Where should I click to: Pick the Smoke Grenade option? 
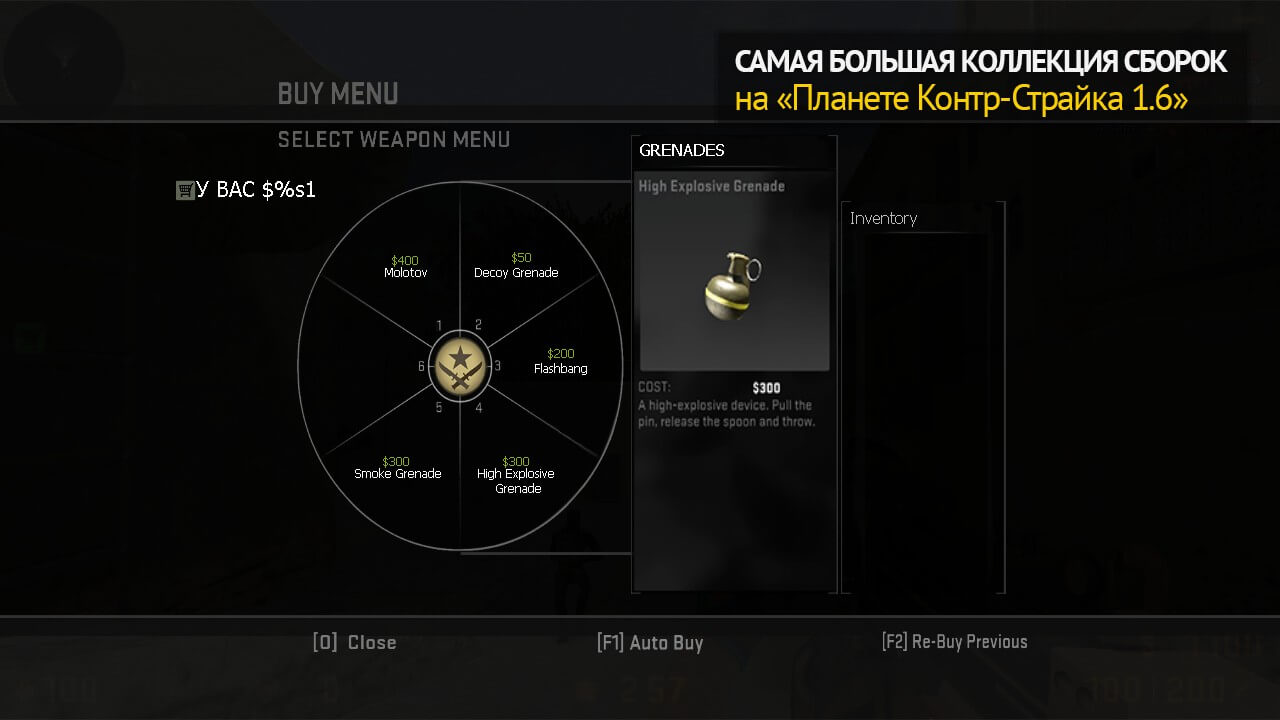[x=397, y=468]
